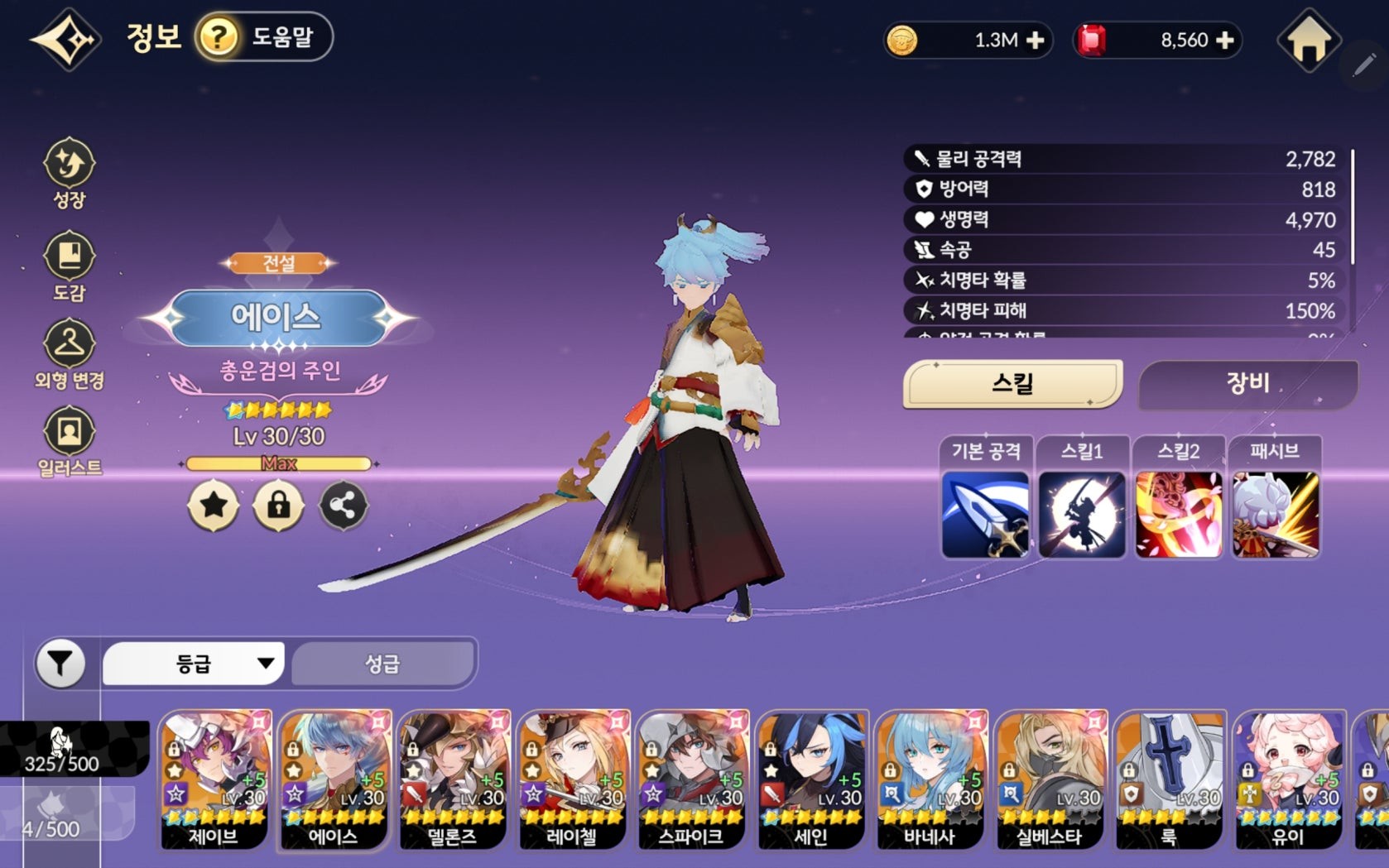Screen dimensions: 1389x868
Task: Toggle the roster filter funnel
Action: click(60, 662)
